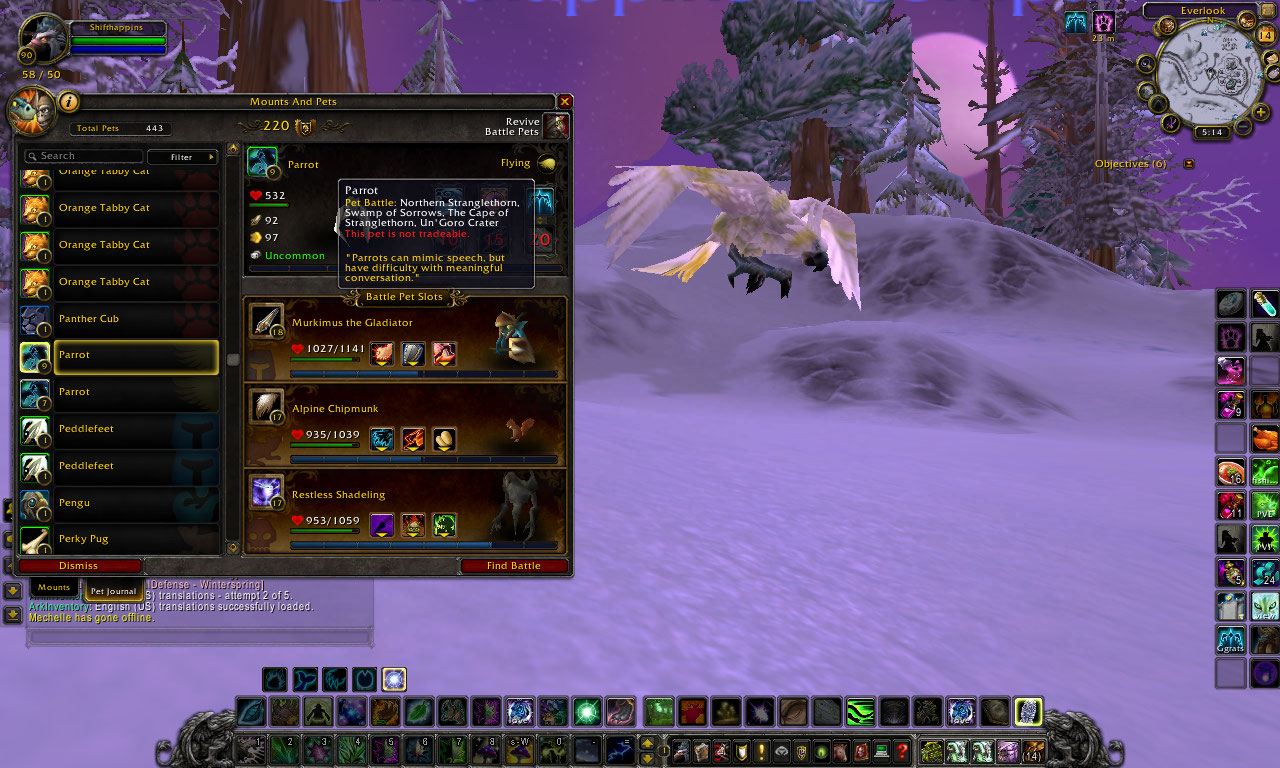
Task: Click Alpine Chipmunk's fiery Crunch ability icon
Action: point(413,438)
